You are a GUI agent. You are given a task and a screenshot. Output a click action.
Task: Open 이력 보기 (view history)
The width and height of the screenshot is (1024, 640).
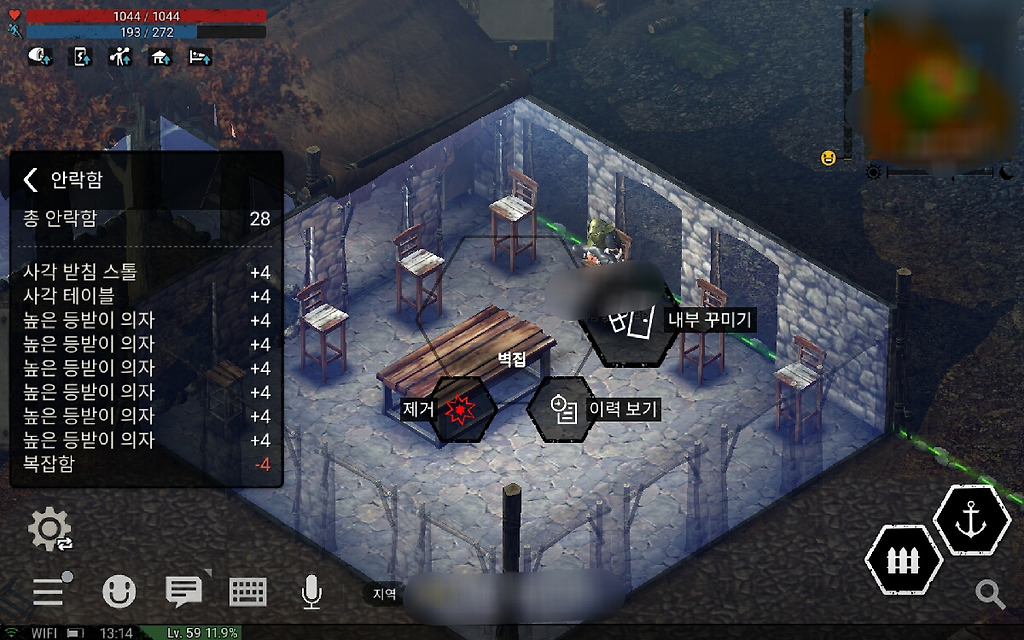coord(563,408)
